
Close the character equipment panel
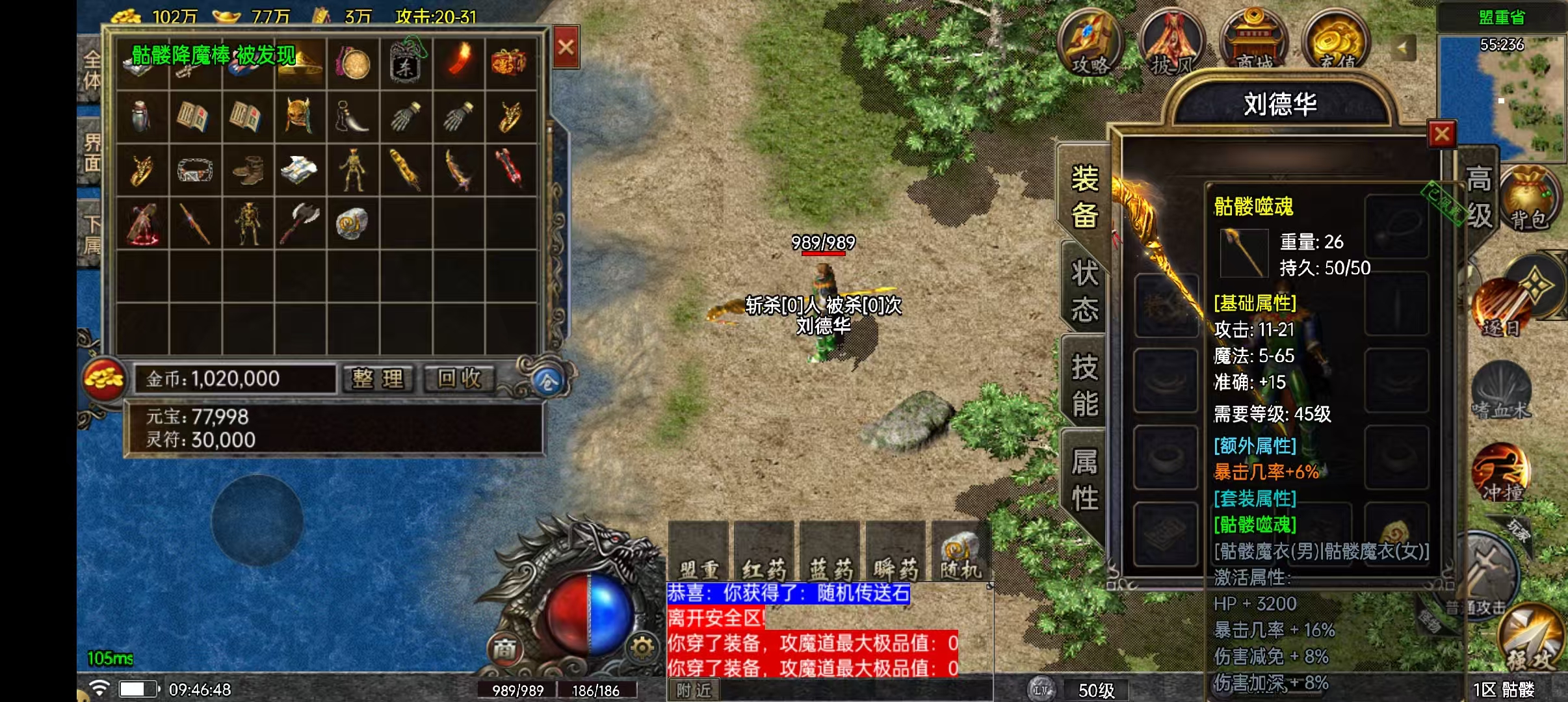pyautogui.click(x=1441, y=135)
